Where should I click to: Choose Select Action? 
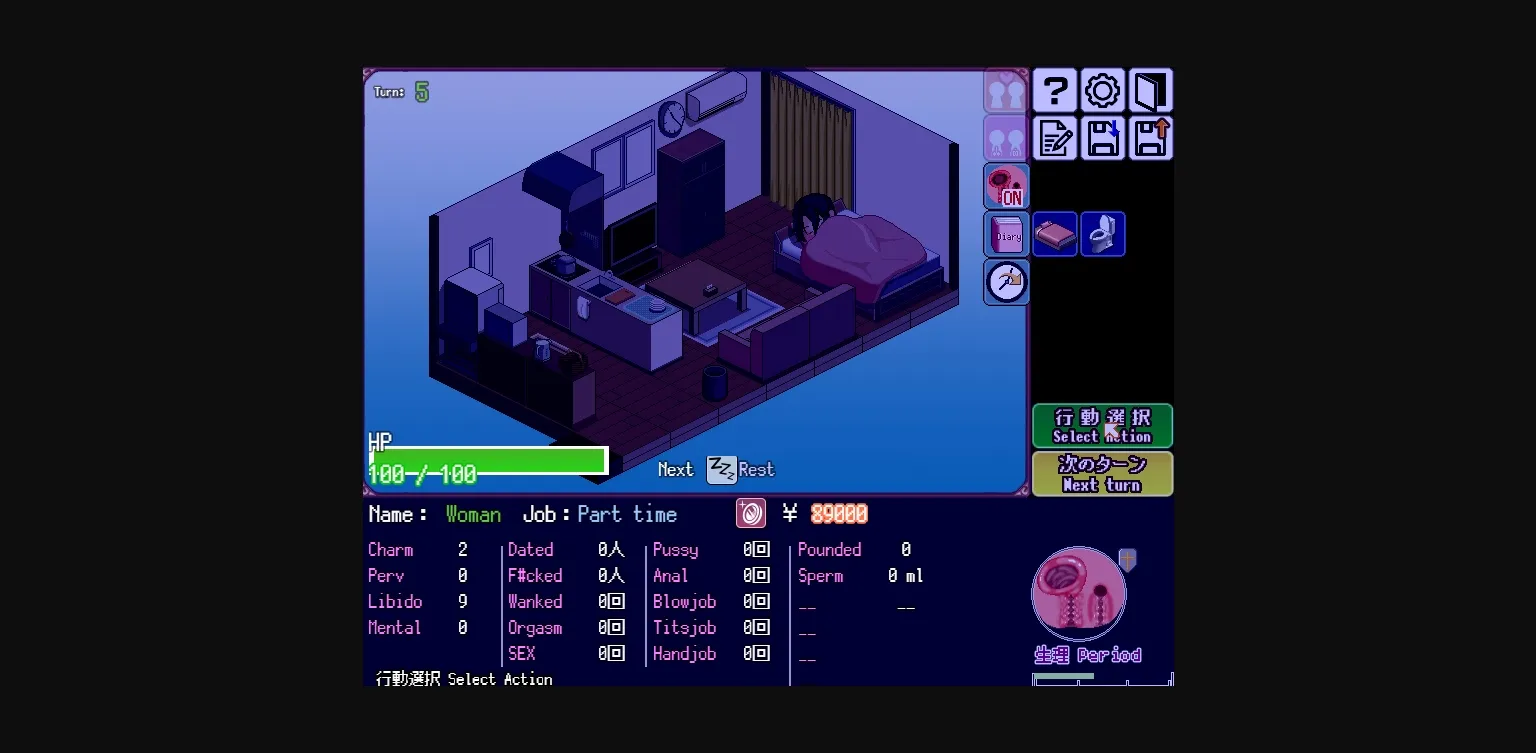(1102, 425)
